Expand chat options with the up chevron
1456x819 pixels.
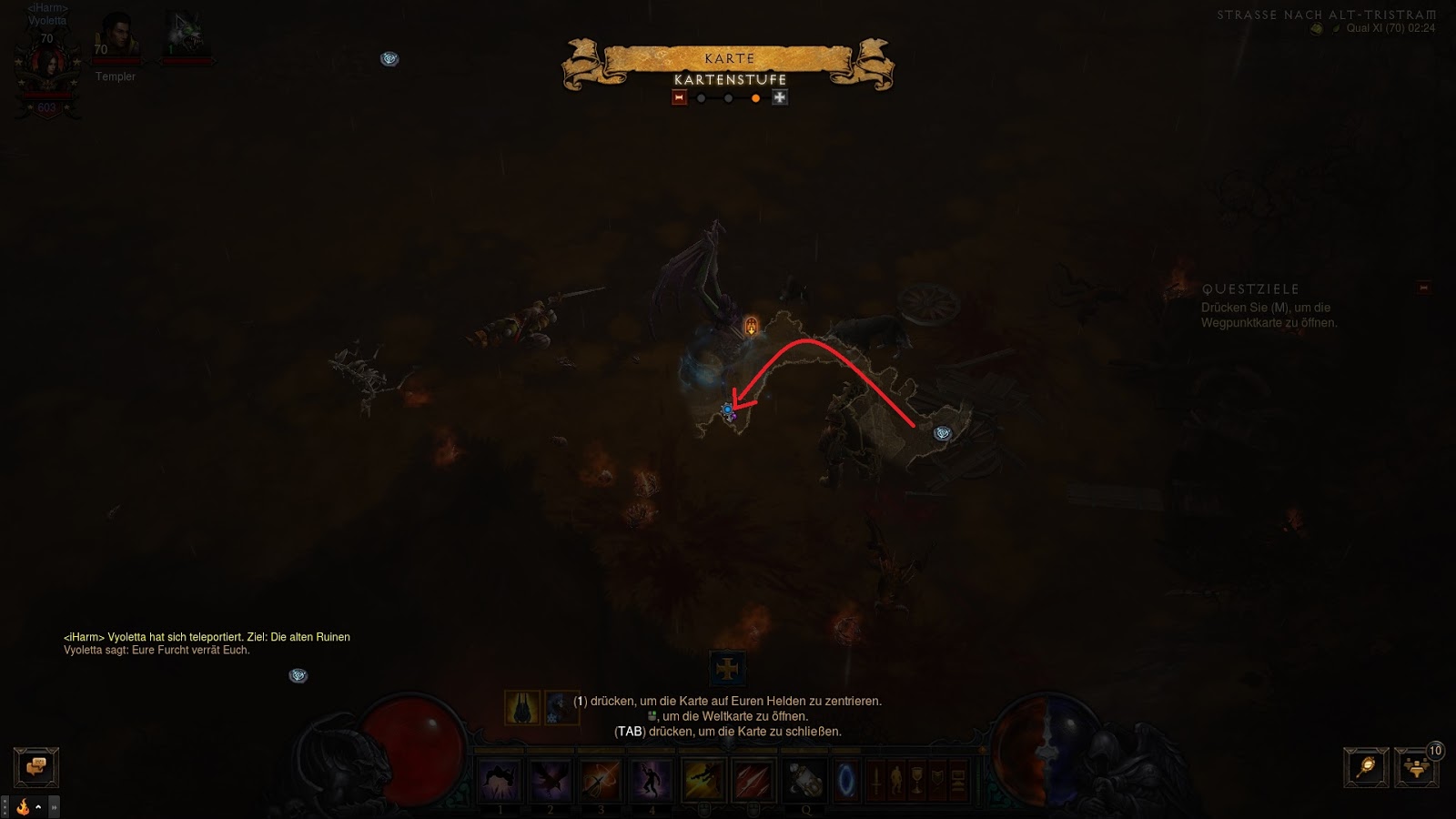pyautogui.click(x=38, y=807)
